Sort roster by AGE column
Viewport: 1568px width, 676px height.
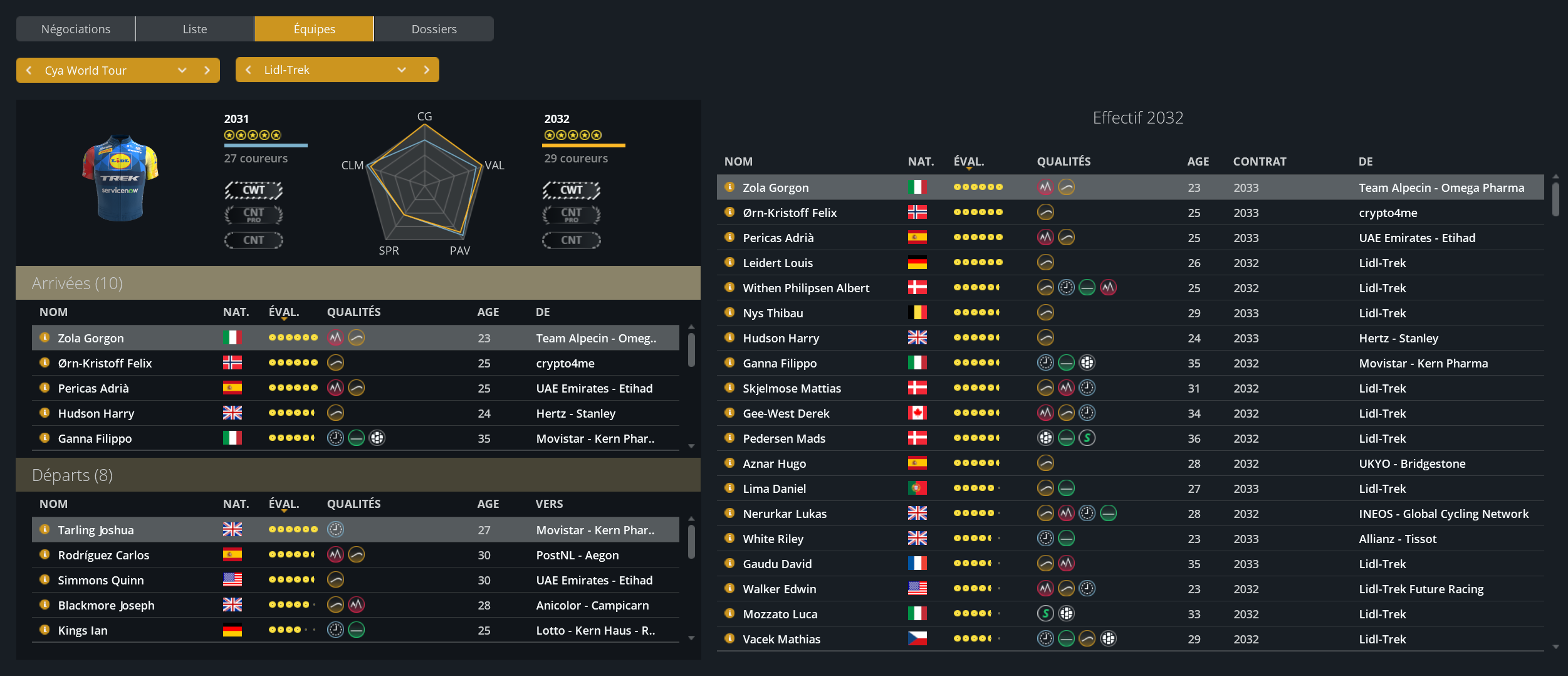coord(1198,161)
